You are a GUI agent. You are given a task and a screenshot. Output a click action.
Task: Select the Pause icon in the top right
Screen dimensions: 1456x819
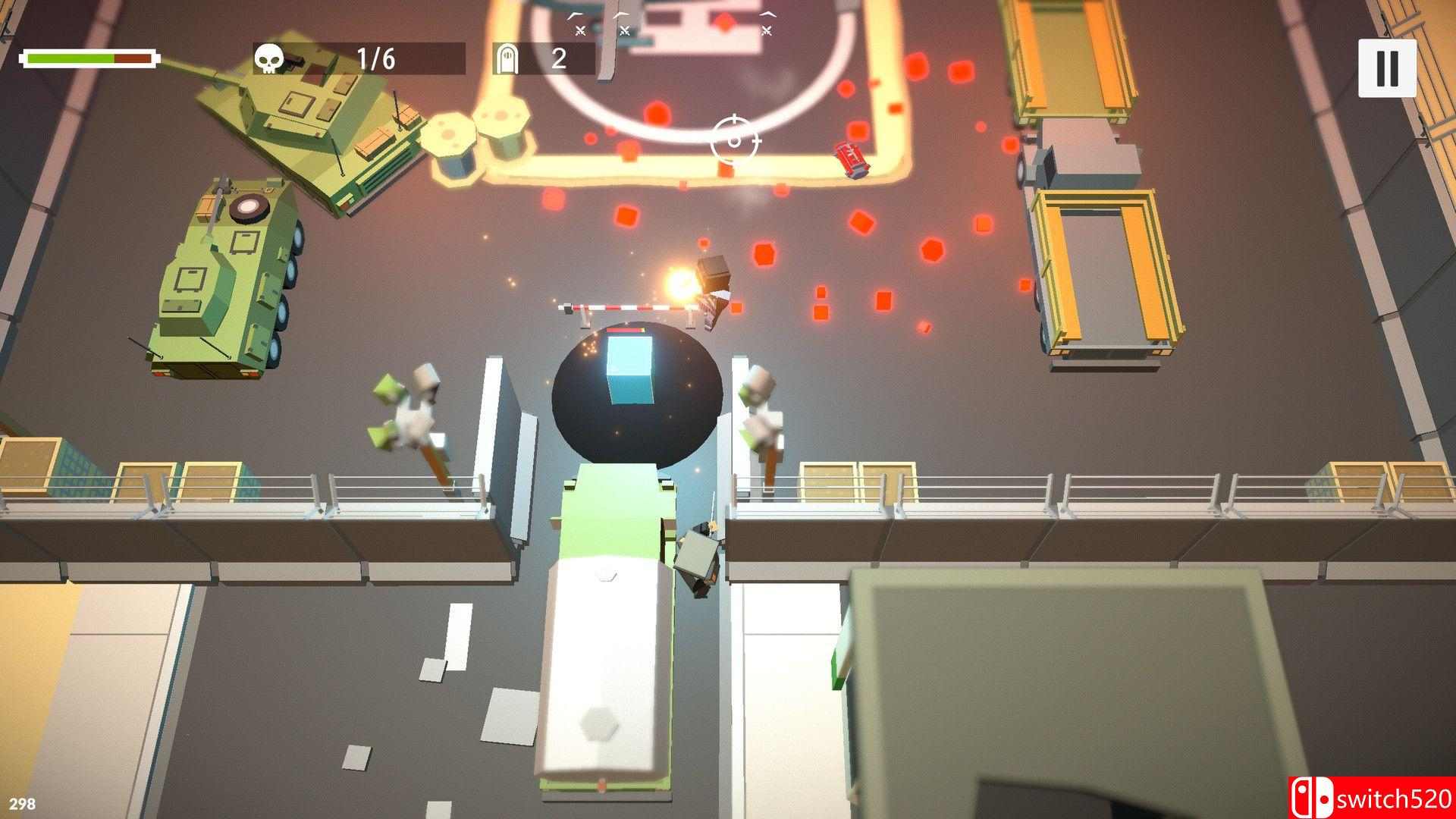coord(1388,68)
